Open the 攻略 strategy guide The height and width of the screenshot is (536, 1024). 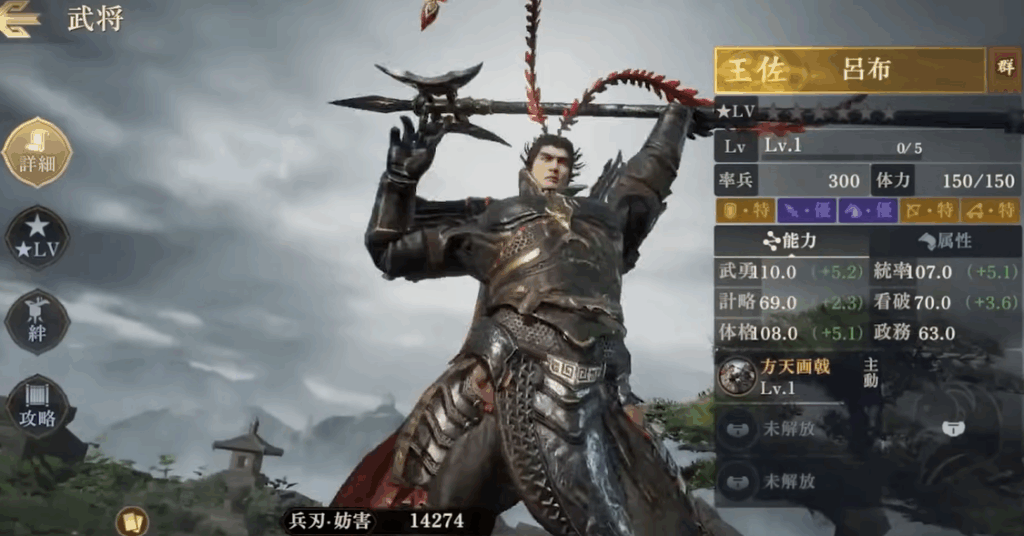coord(37,408)
